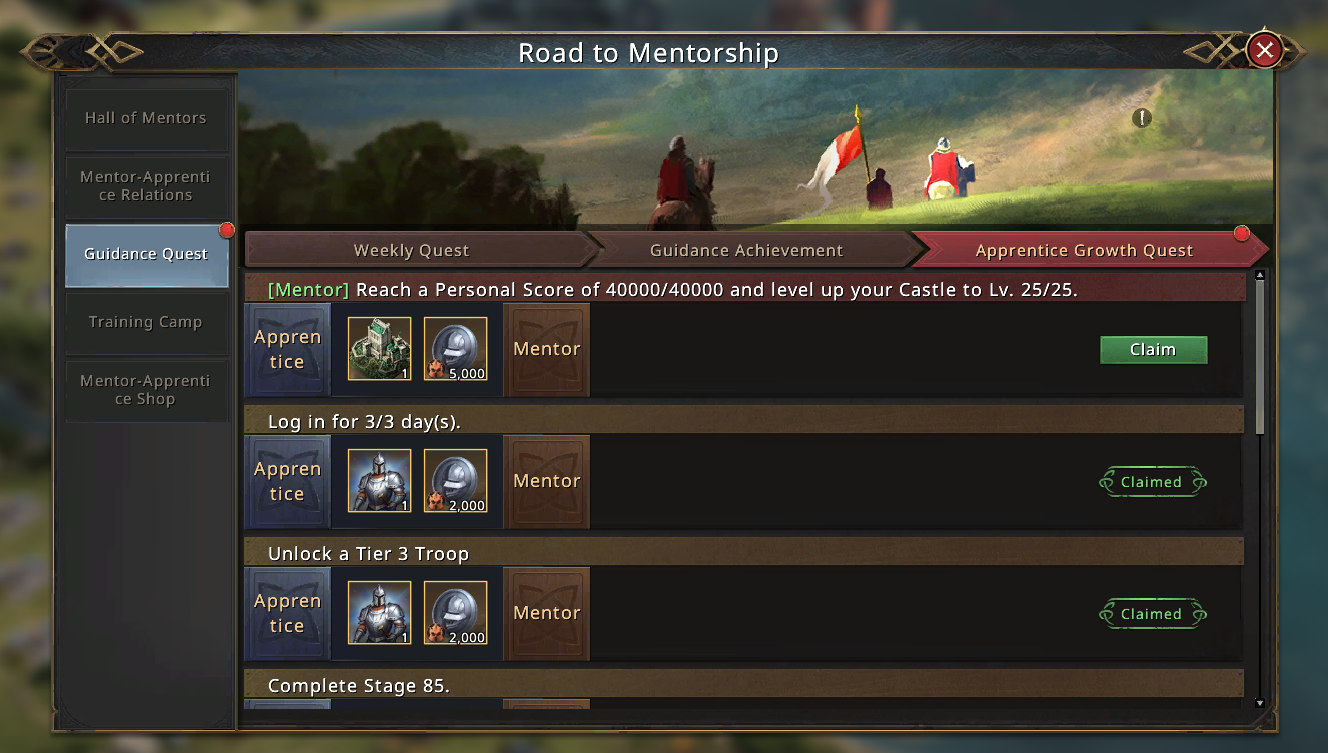Viewport: 1328px width, 753px height.
Task: Go to the Training Camp section
Action: pyautogui.click(x=146, y=322)
